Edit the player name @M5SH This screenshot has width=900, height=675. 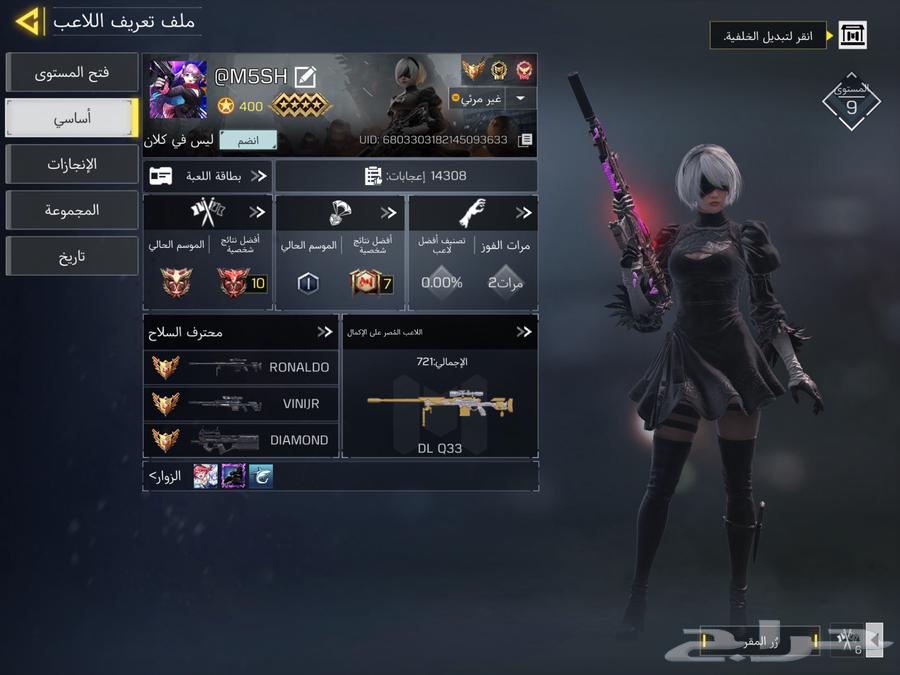pos(305,77)
